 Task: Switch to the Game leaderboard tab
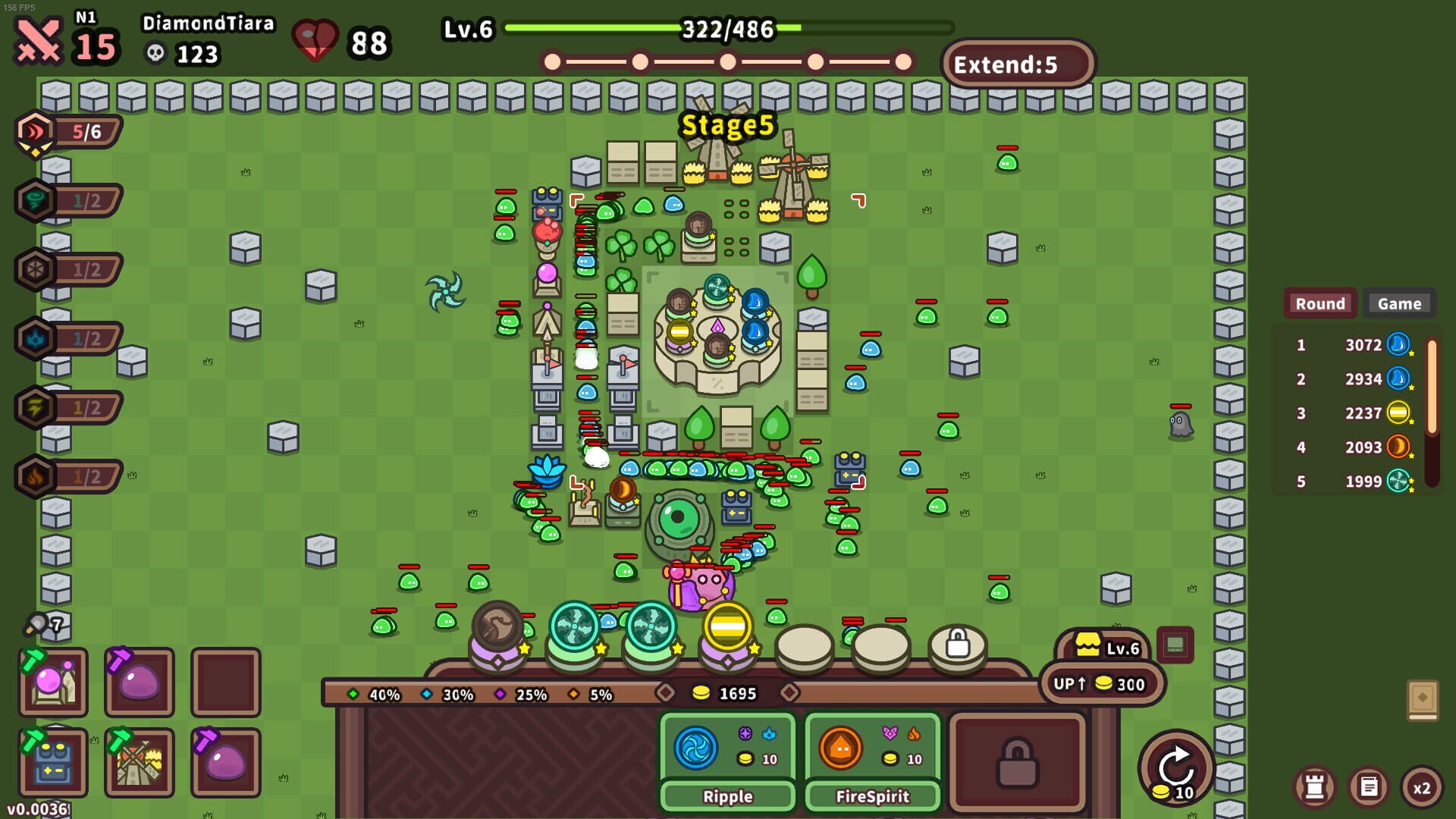tap(1398, 303)
